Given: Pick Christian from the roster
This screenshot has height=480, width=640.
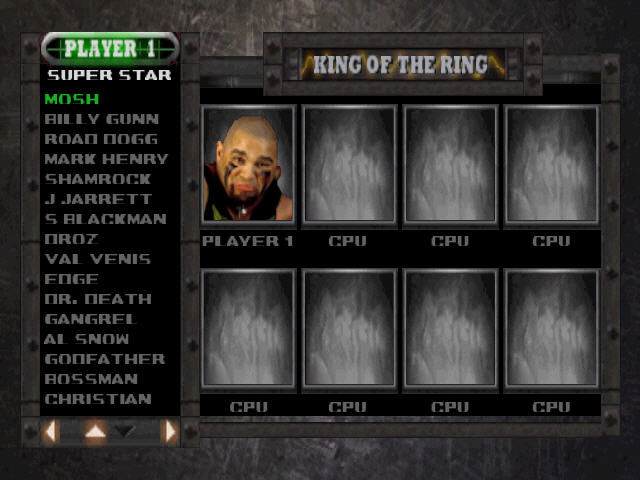Looking at the screenshot, I should pos(98,399).
